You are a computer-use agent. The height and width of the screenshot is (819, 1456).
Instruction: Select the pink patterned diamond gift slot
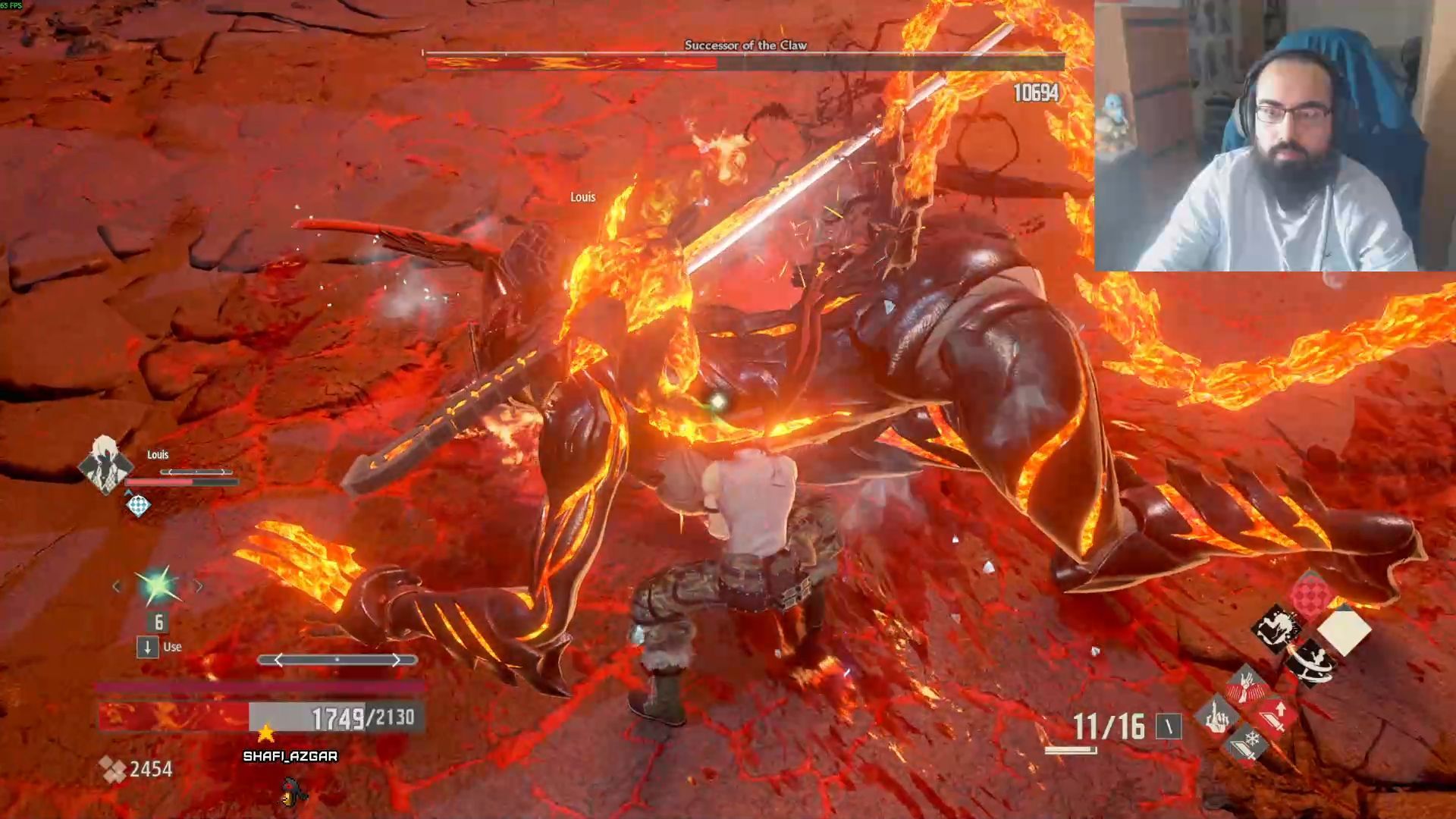[1310, 595]
